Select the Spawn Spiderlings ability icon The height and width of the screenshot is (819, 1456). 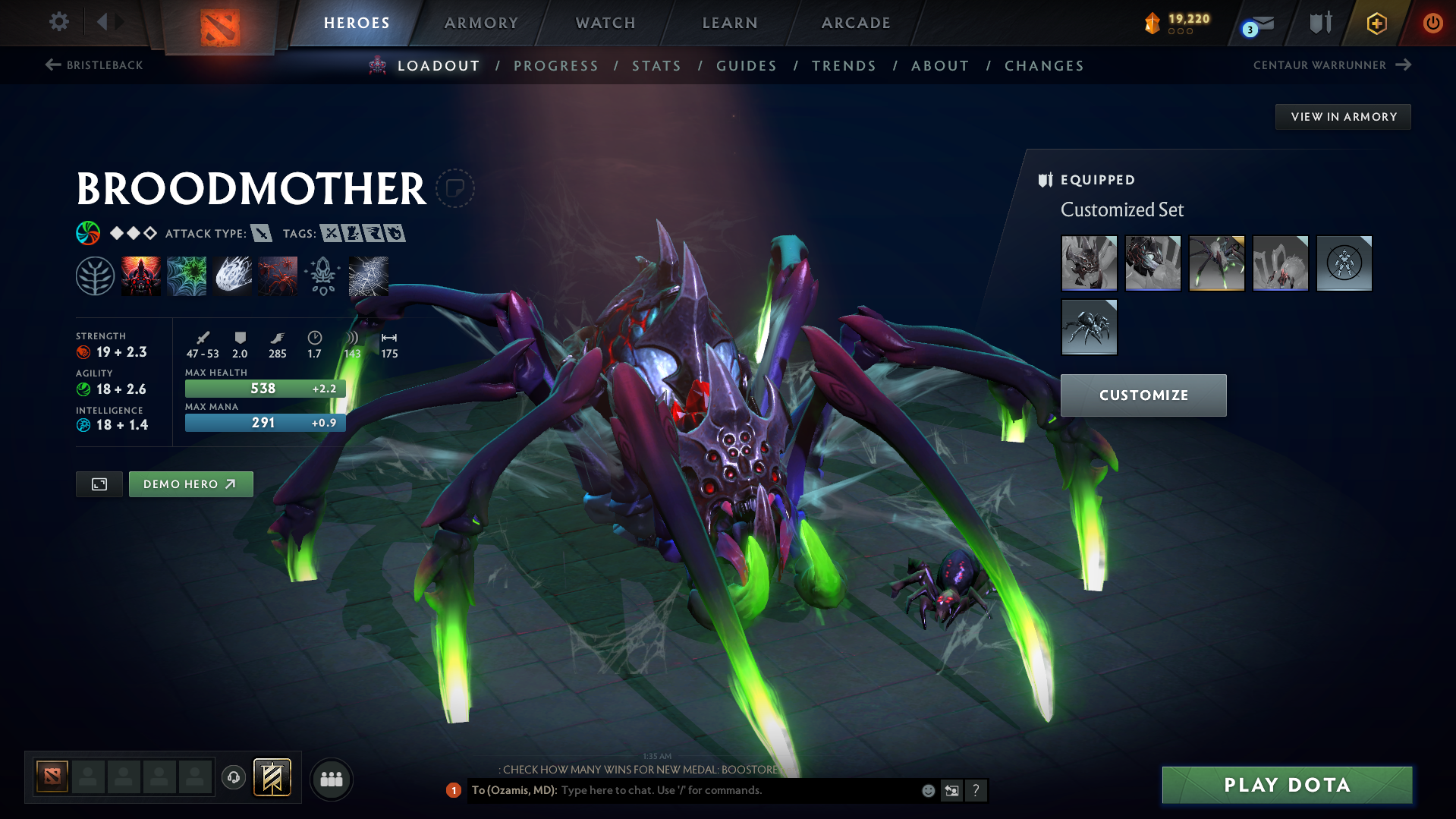pyautogui.click(x=278, y=276)
